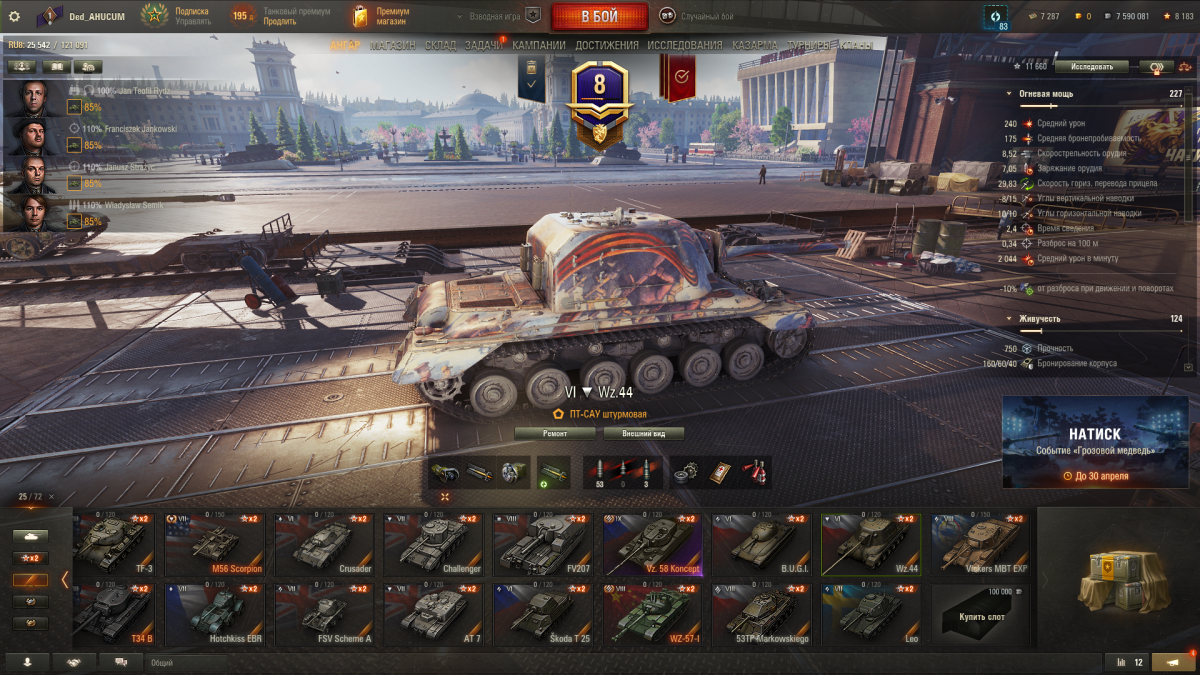The height and width of the screenshot is (675, 1200).
Task: Open the battle type selector Случайный бой
Action: pyautogui.click(x=700, y=16)
